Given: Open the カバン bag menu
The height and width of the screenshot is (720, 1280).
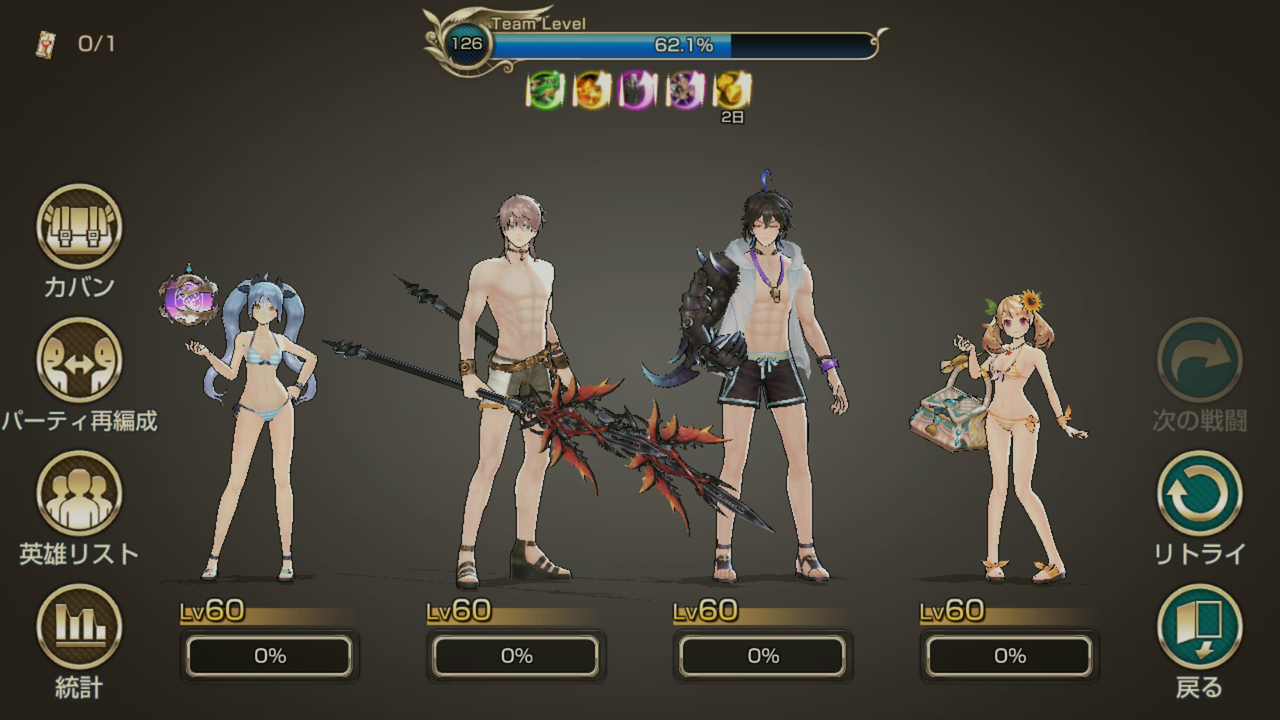Looking at the screenshot, I should (x=79, y=227).
